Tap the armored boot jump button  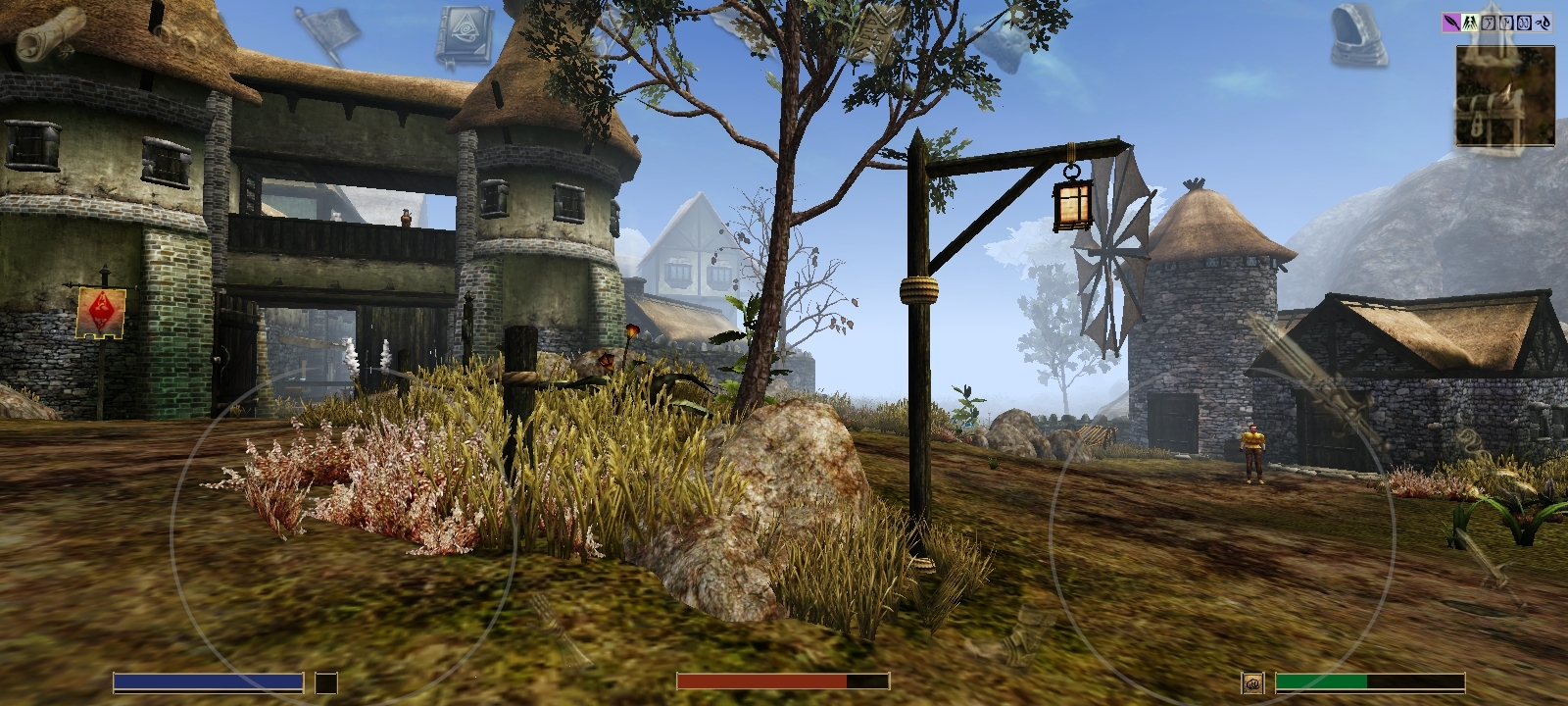tap(1019, 629)
